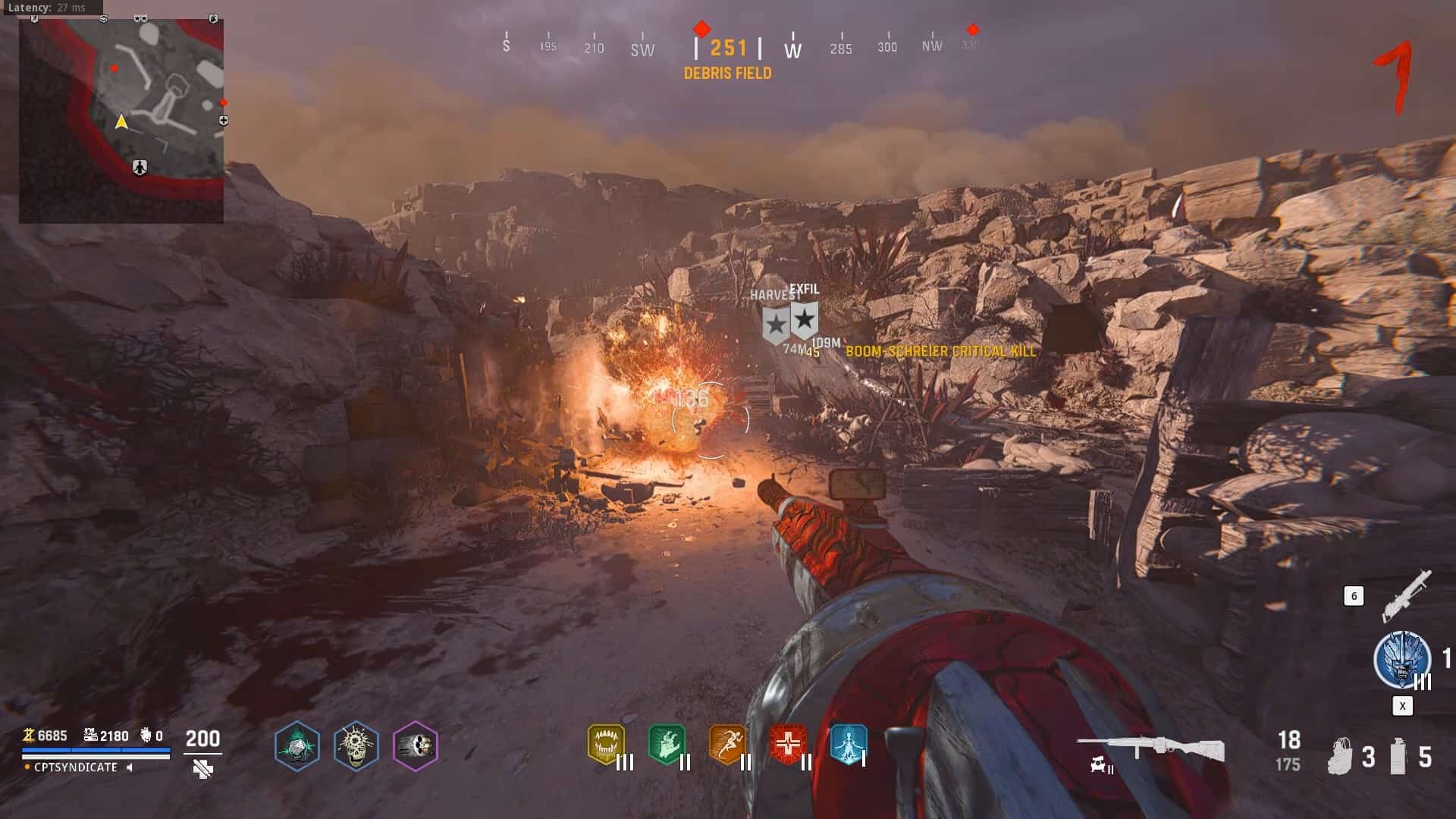Image resolution: width=1456 pixels, height=819 pixels.
Task: Select the EXFIL objective marker
Action: 804,319
